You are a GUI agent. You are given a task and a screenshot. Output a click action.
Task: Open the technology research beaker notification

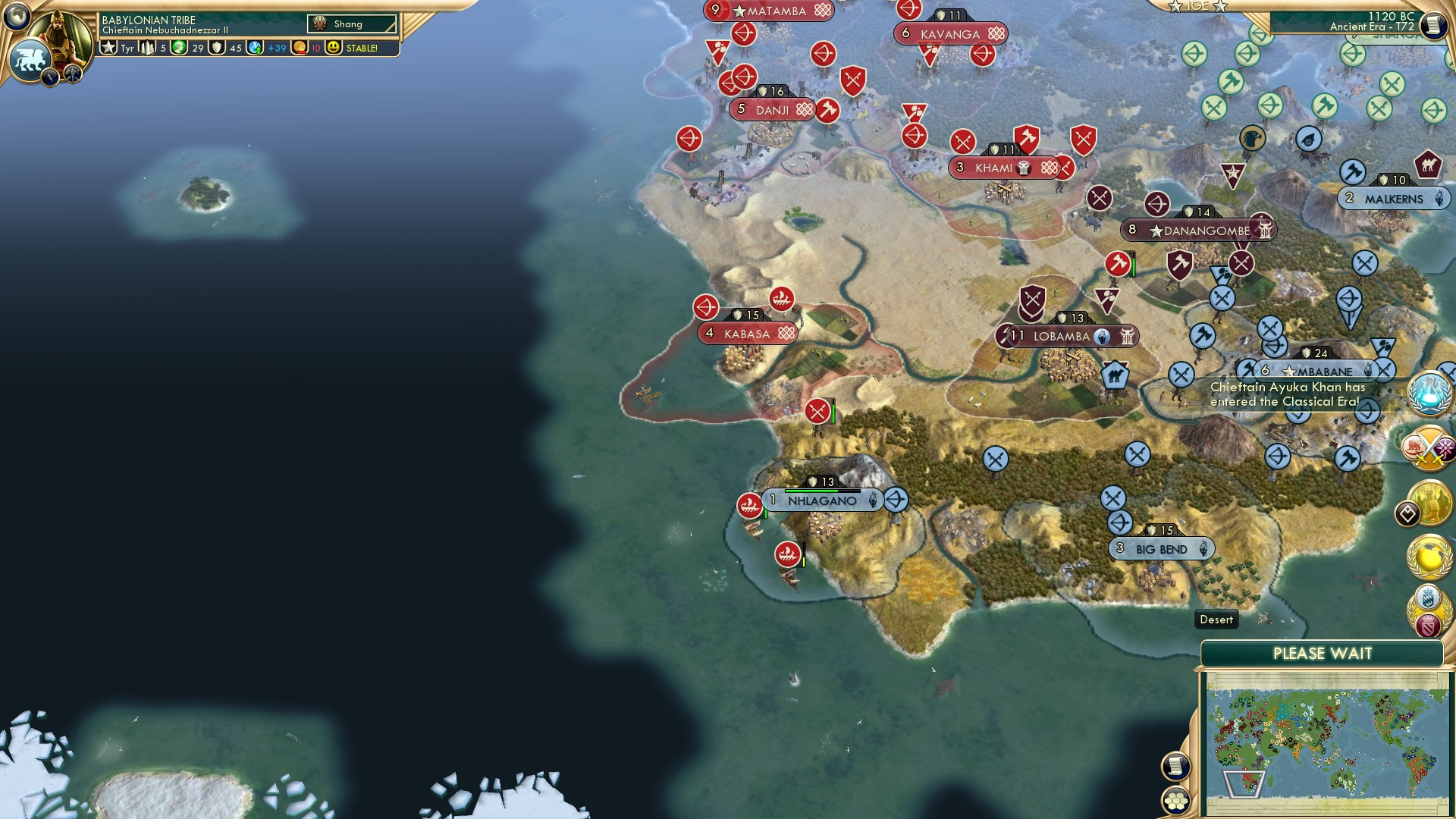[1429, 394]
